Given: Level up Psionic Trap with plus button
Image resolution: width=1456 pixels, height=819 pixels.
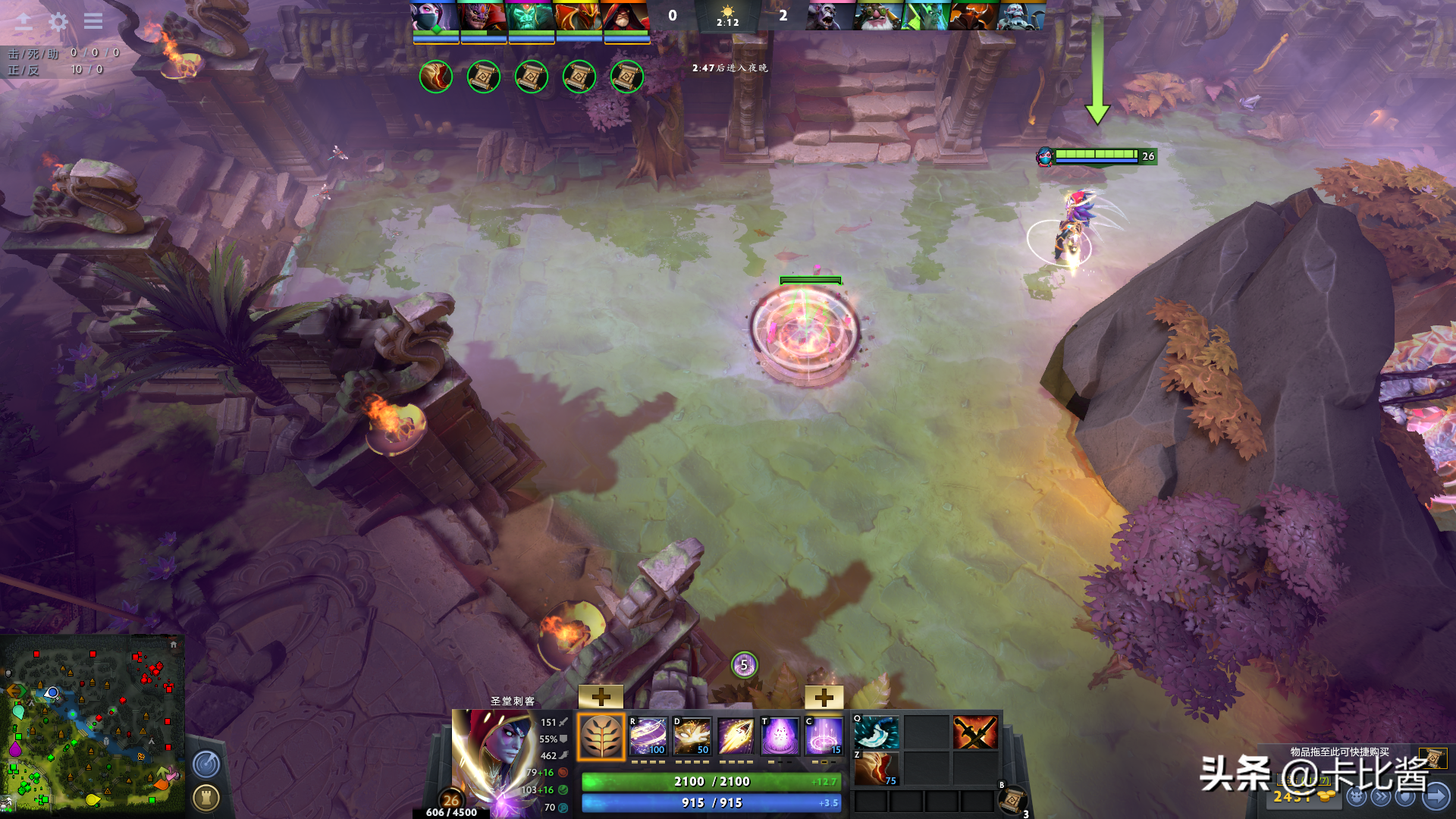Looking at the screenshot, I should (824, 697).
